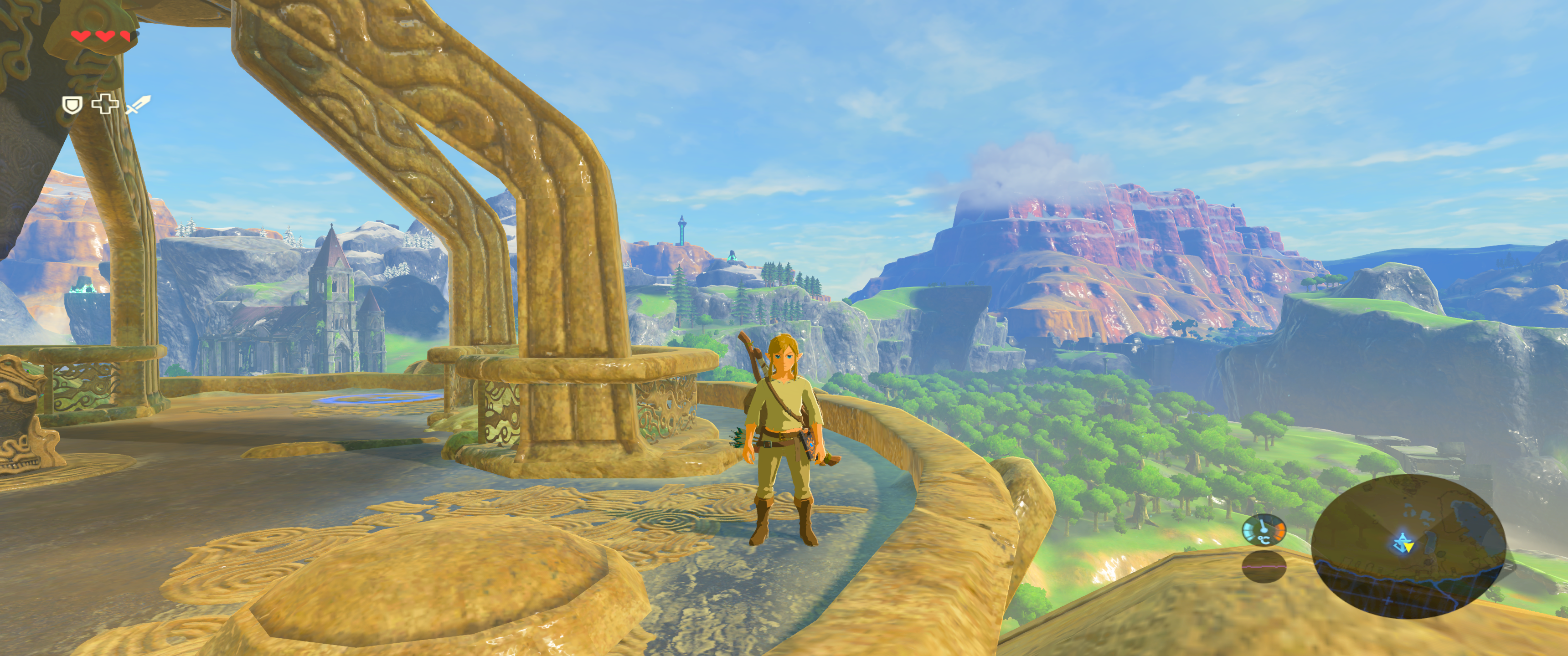The image size is (1568, 656).
Task: Click the blue tower marker on the minimap
Action: click(x=1401, y=540)
